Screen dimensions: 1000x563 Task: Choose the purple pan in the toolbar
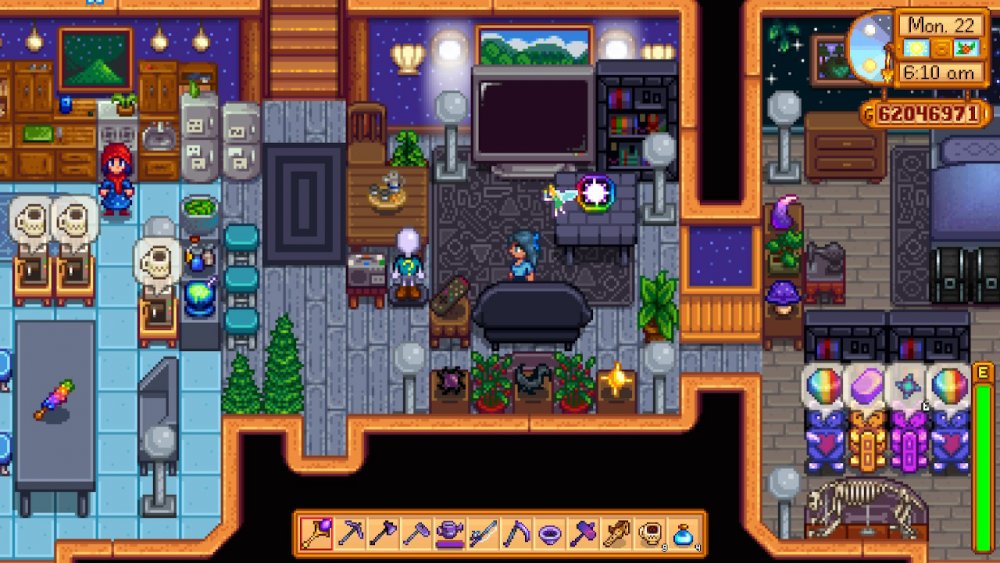549,534
